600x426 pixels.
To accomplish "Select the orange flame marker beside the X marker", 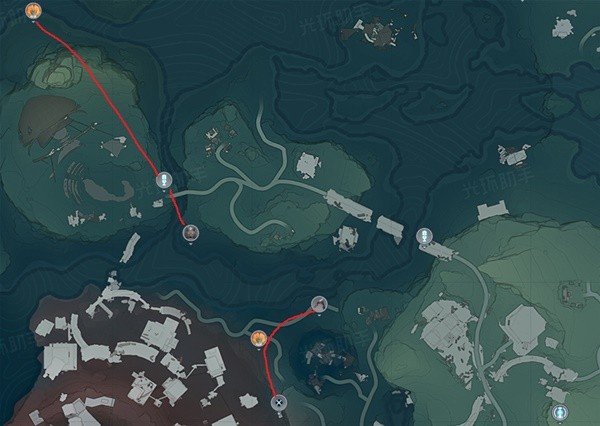I will click(x=258, y=339).
